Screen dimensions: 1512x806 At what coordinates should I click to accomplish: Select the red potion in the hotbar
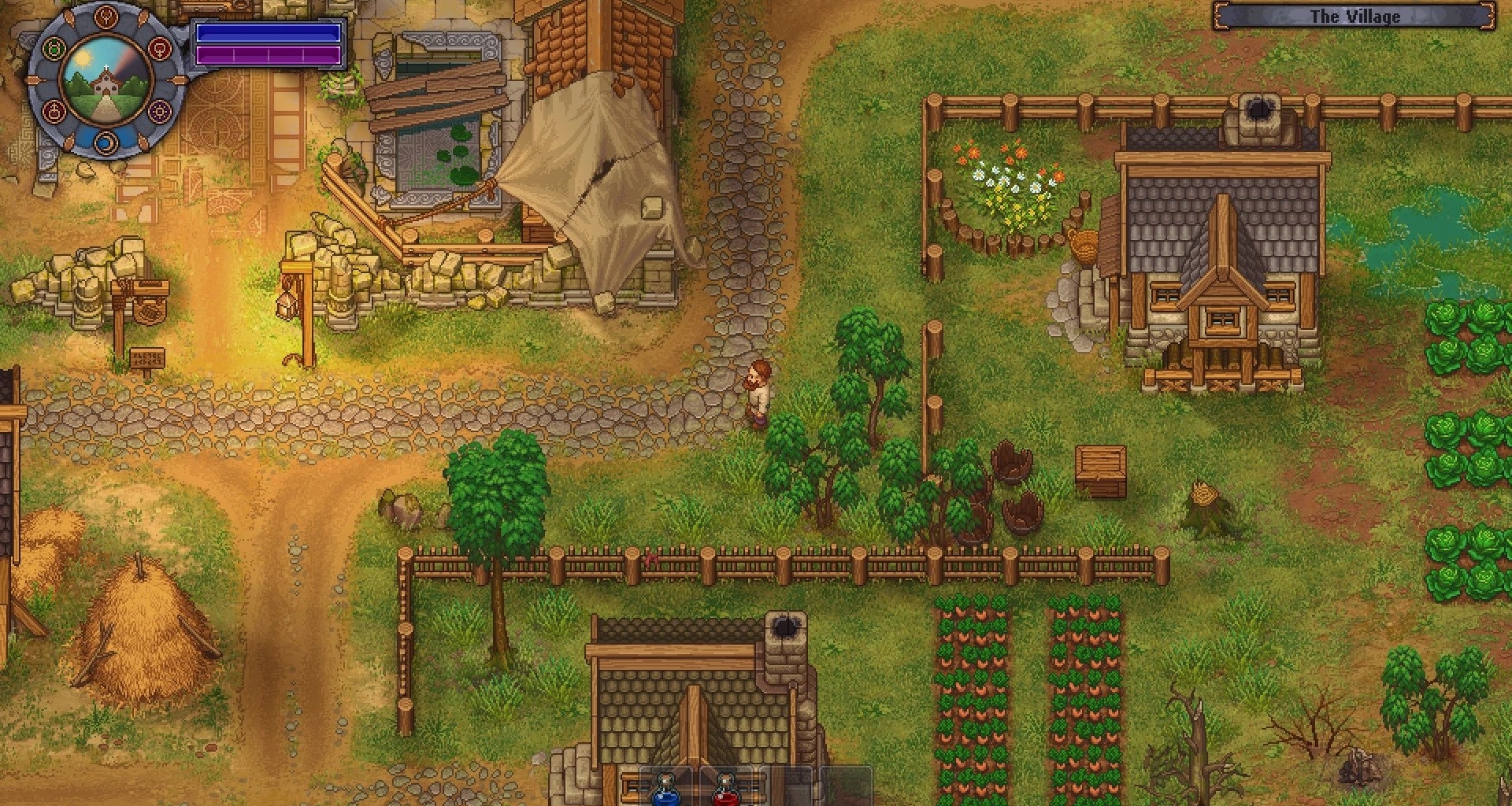(x=725, y=793)
